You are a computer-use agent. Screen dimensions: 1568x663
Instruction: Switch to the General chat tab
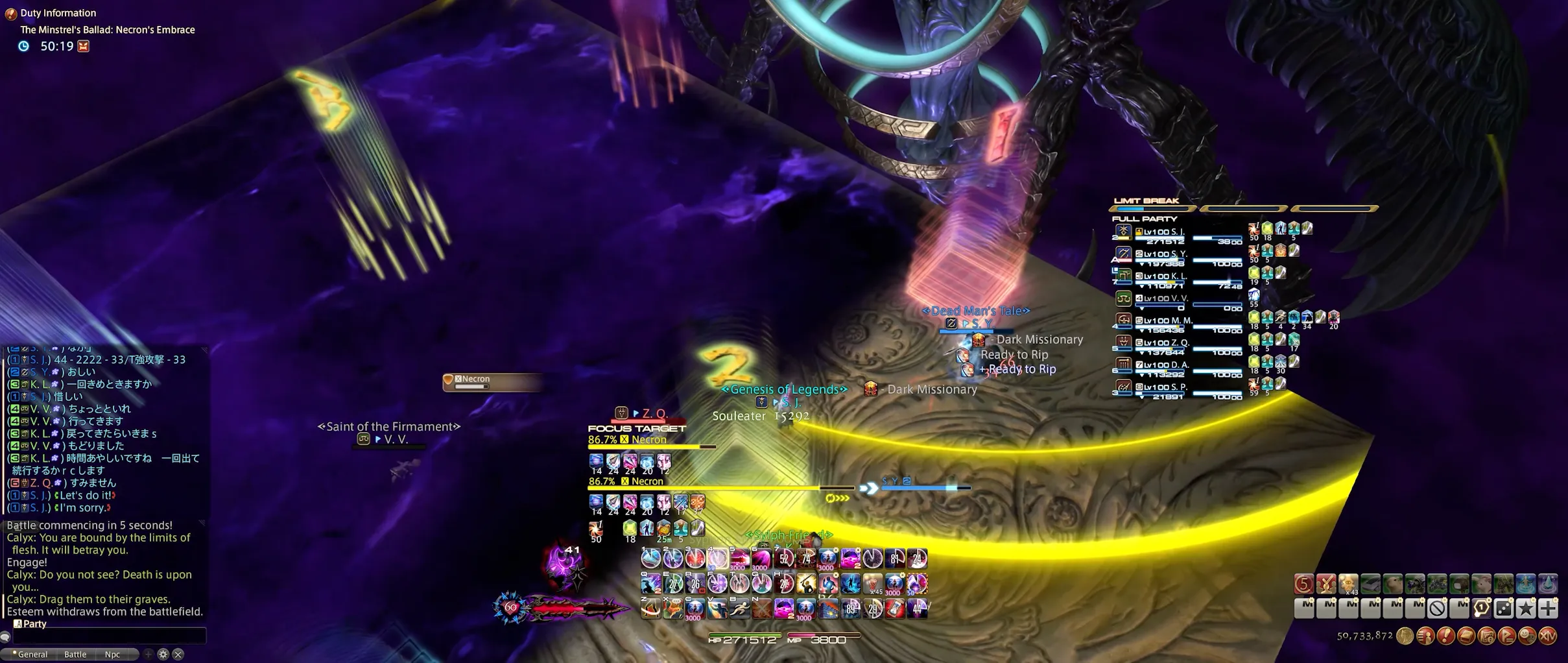click(x=32, y=654)
